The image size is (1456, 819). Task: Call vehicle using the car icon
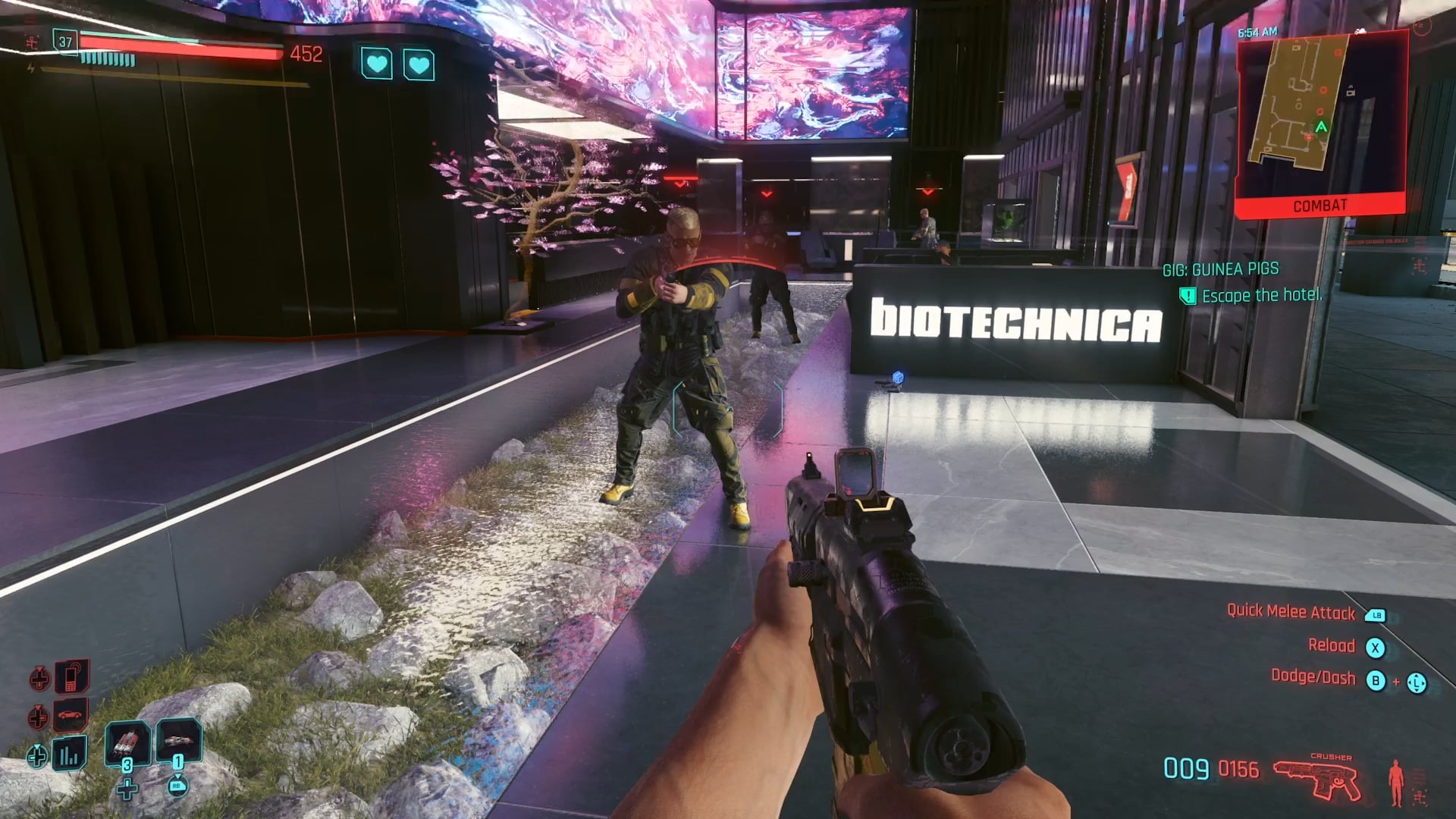click(70, 715)
